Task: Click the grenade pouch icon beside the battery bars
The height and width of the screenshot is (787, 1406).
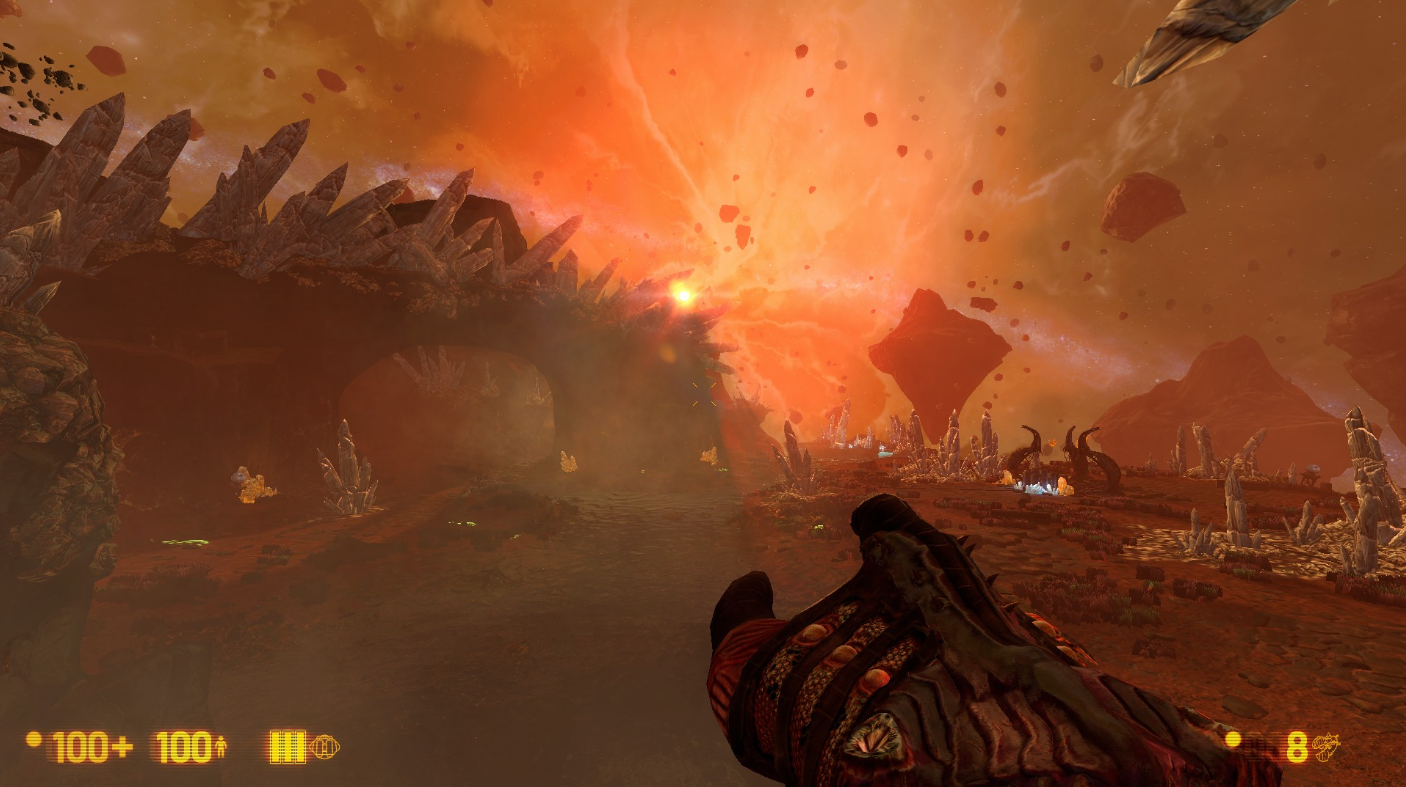Action: tap(327, 746)
